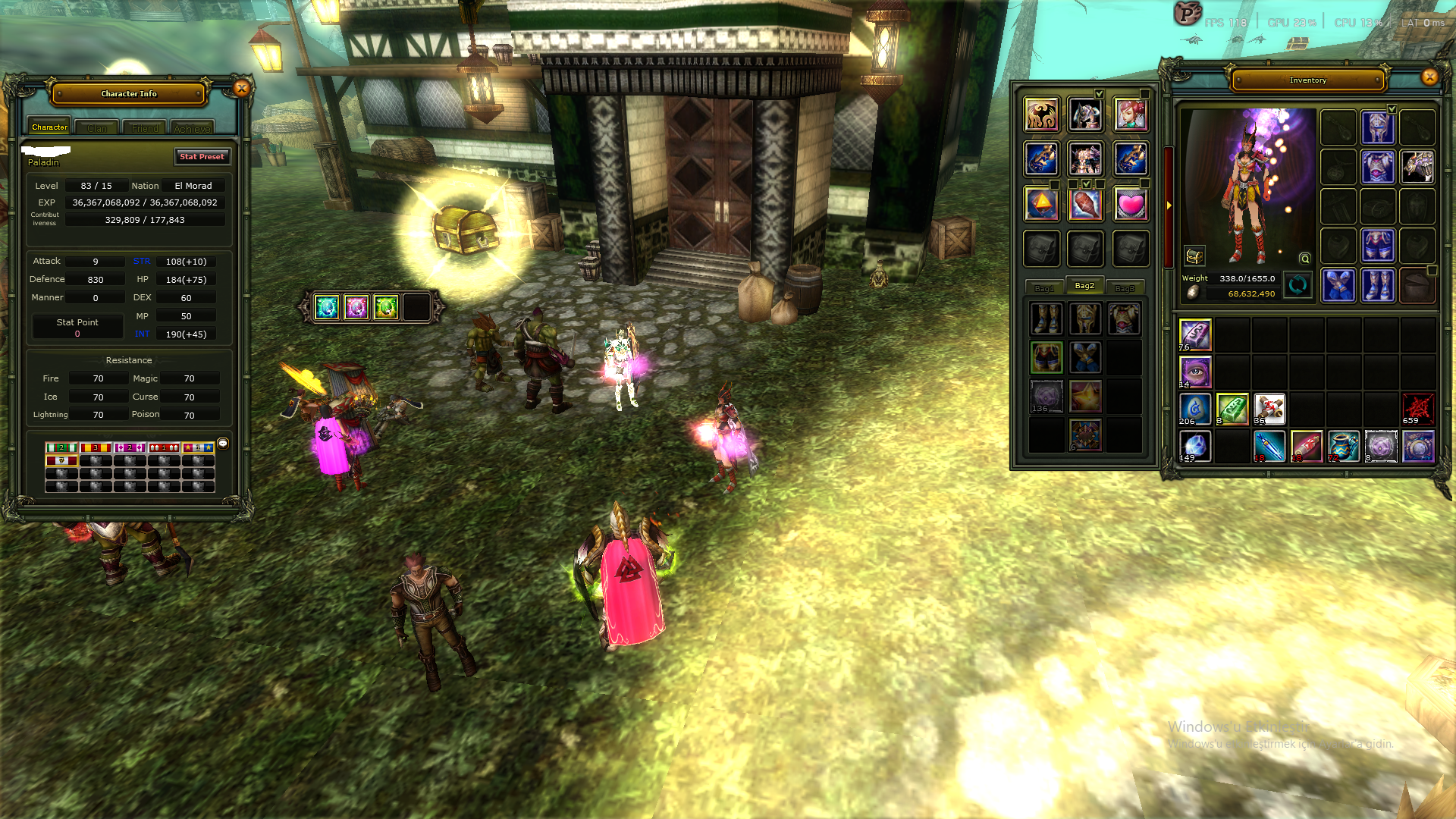
Task: Select the yellow pyramid gem cosmetic item
Action: pos(1041,203)
